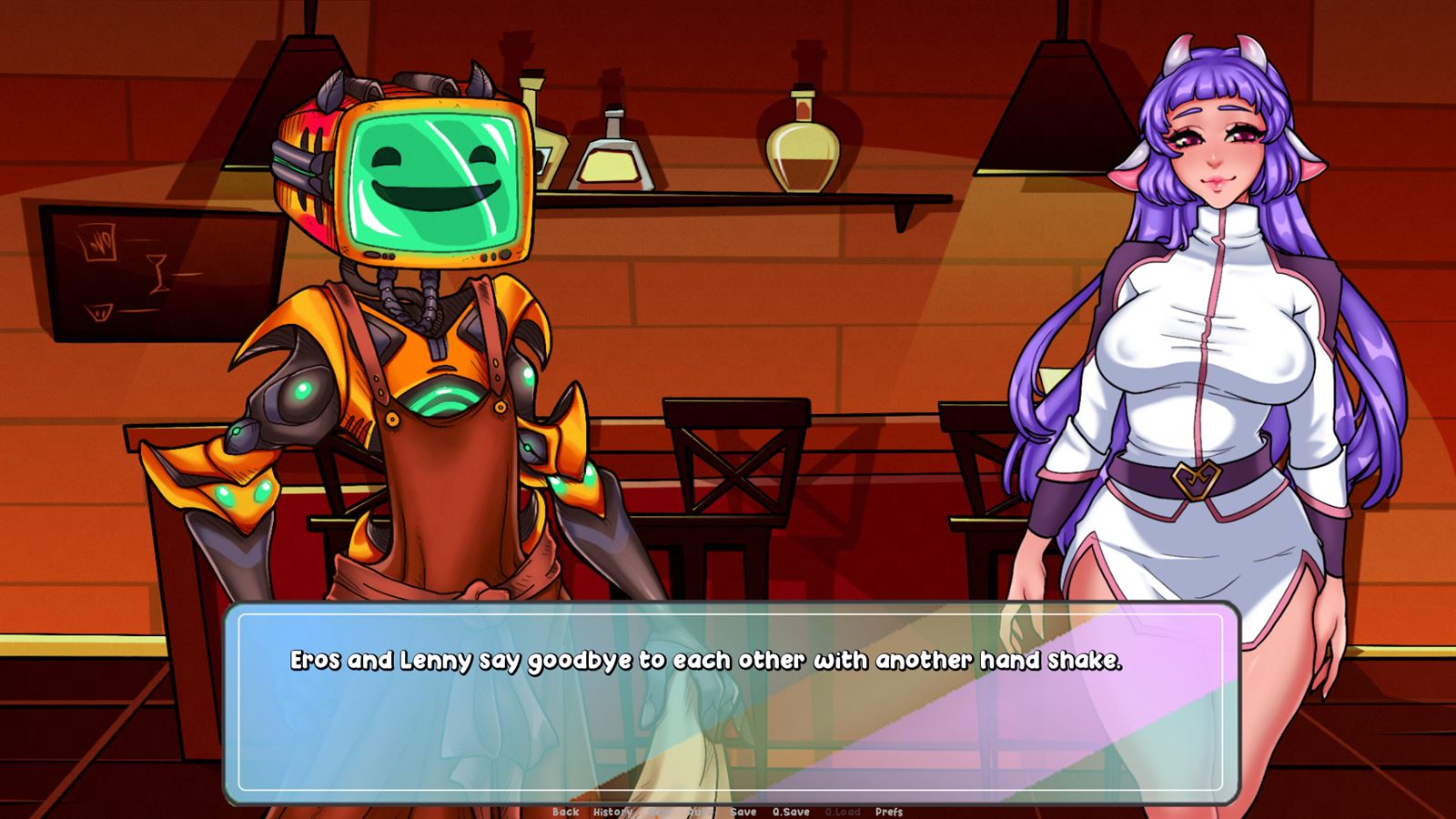Click Back in the quick menu
Screen dimensions: 1456x819
coord(565,812)
